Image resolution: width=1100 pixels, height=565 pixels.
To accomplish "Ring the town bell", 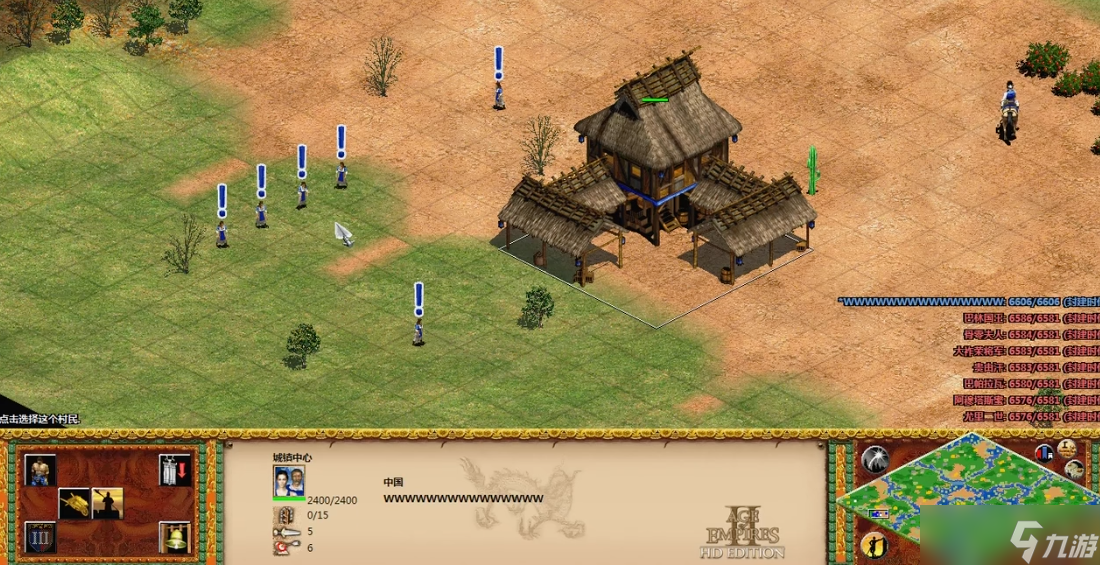I will click(174, 537).
